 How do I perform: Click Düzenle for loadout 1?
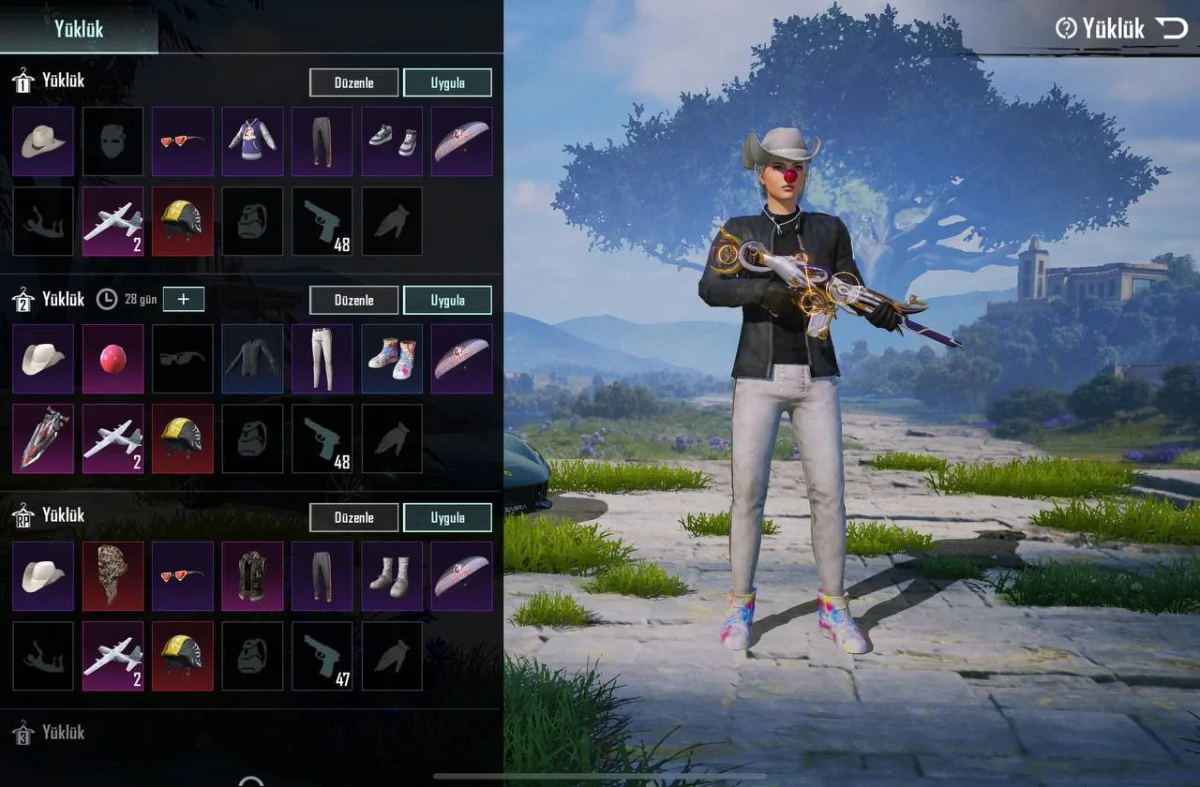[353, 82]
